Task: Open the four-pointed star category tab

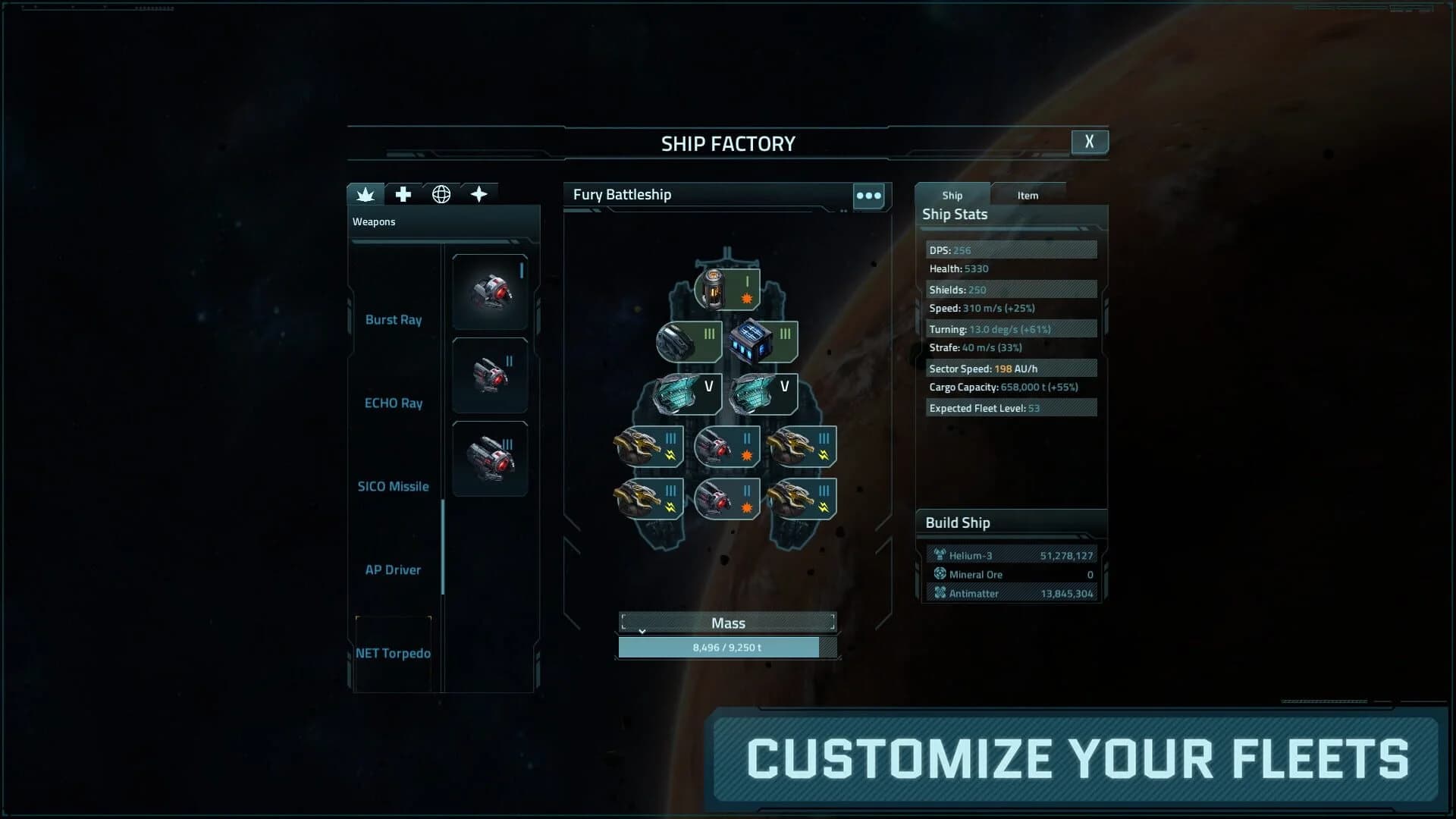Action: tap(479, 194)
